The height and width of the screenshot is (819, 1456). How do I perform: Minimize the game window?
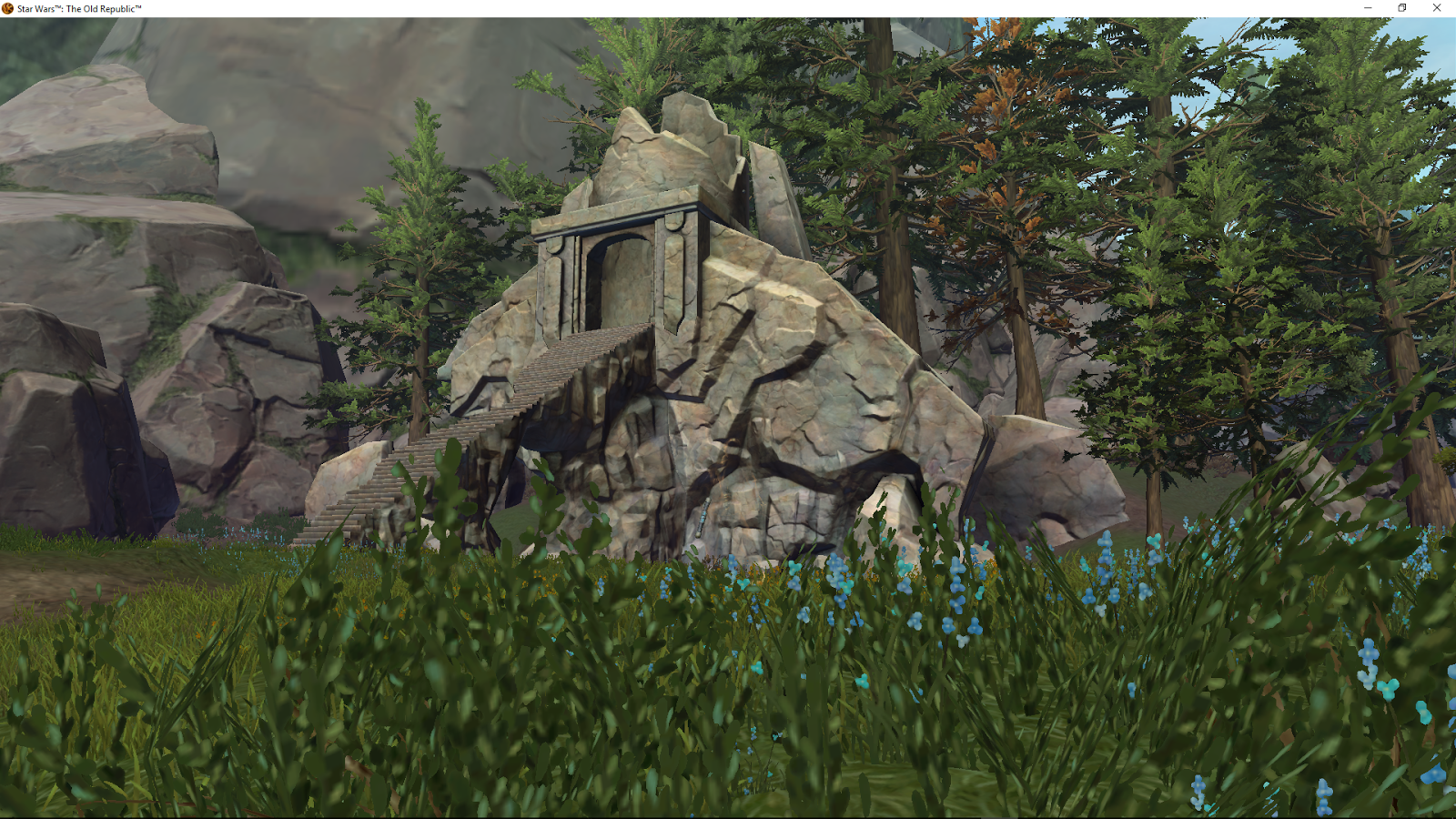(x=1367, y=8)
